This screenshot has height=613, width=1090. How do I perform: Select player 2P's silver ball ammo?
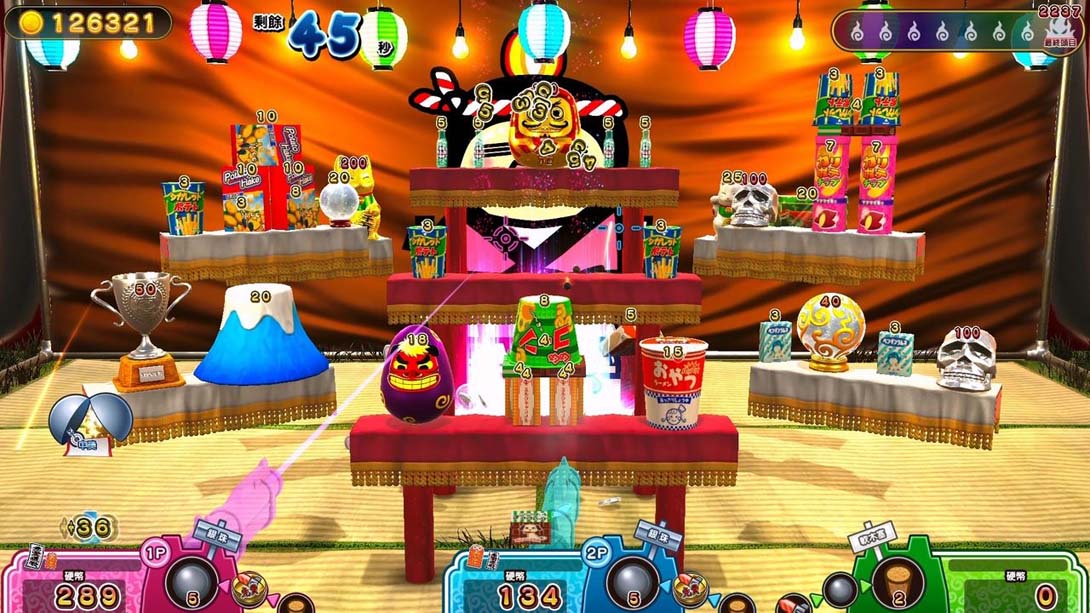tap(632, 579)
